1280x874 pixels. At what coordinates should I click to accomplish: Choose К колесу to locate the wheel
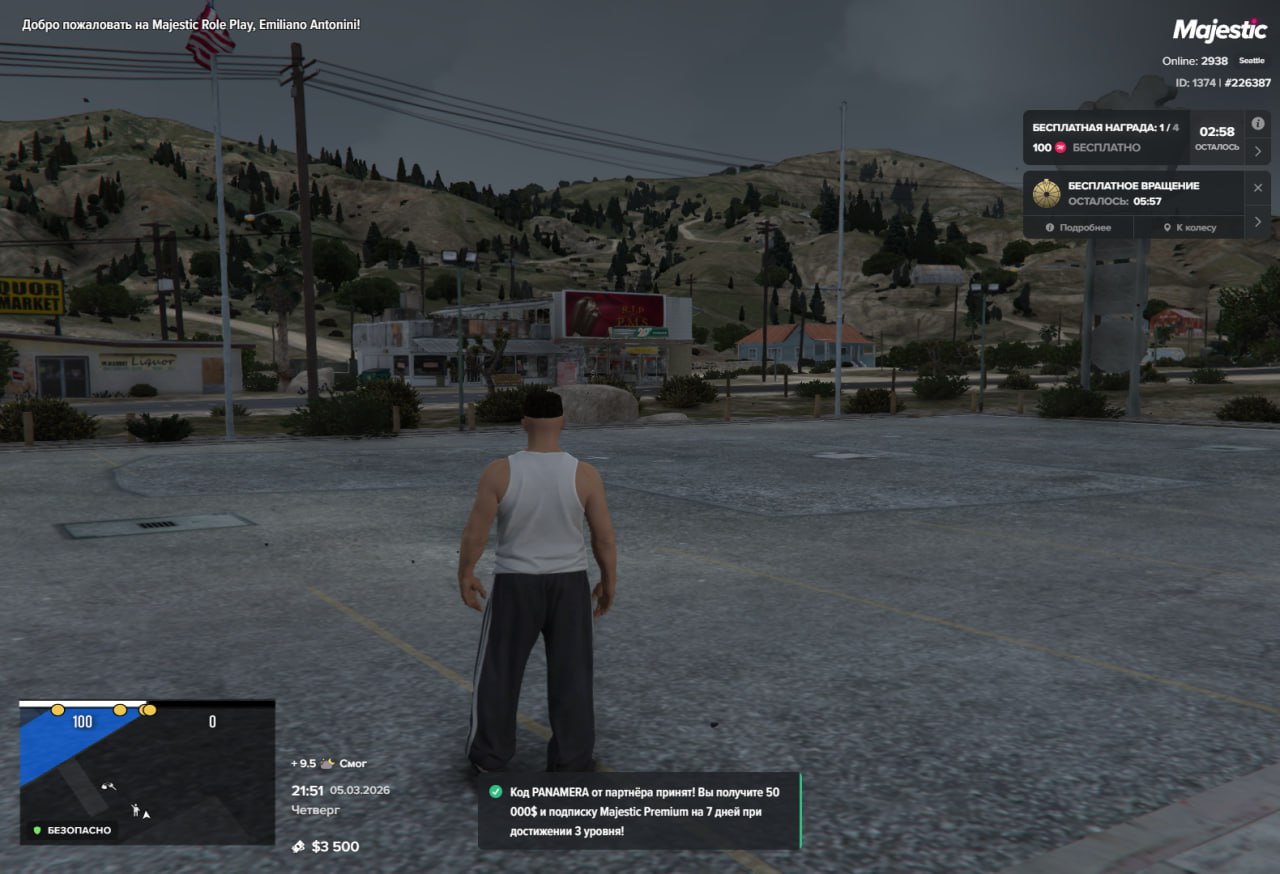pos(1189,228)
